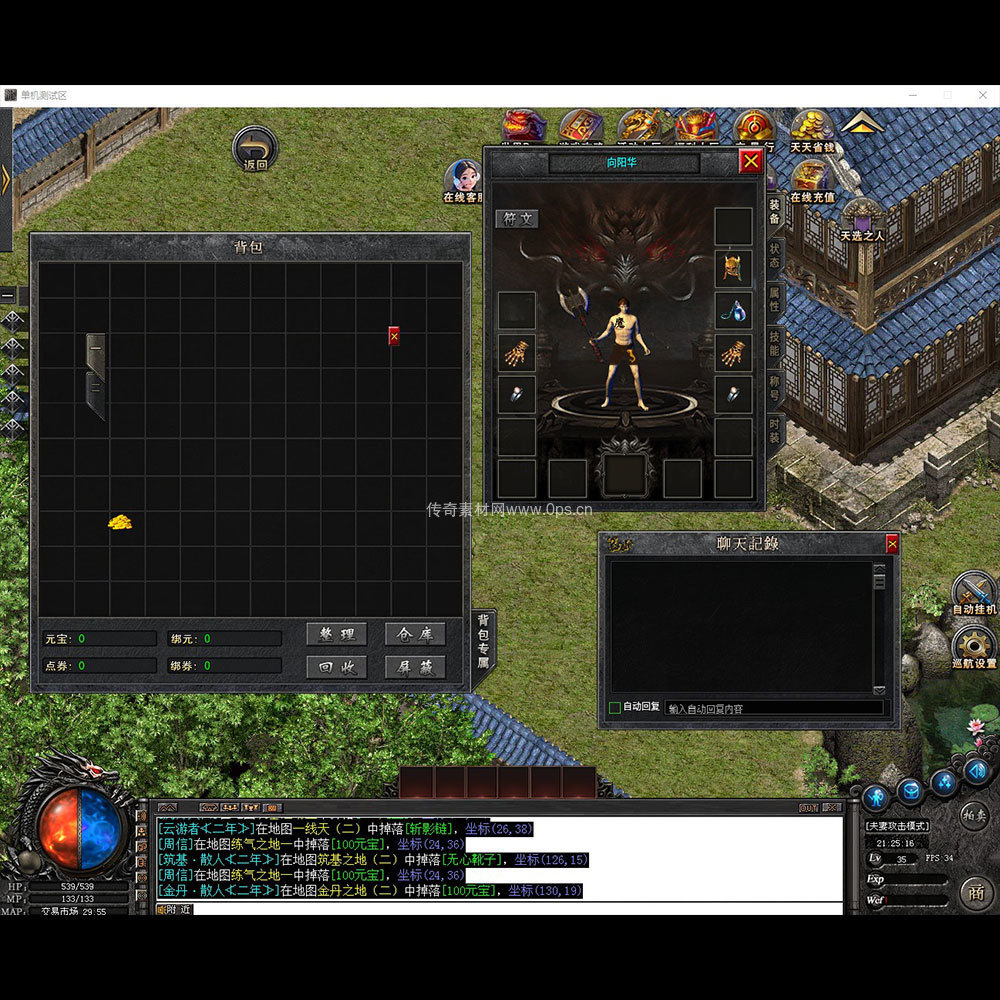Click the 回收 recycle button
The image size is (1000, 1000).
[x=337, y=667]
